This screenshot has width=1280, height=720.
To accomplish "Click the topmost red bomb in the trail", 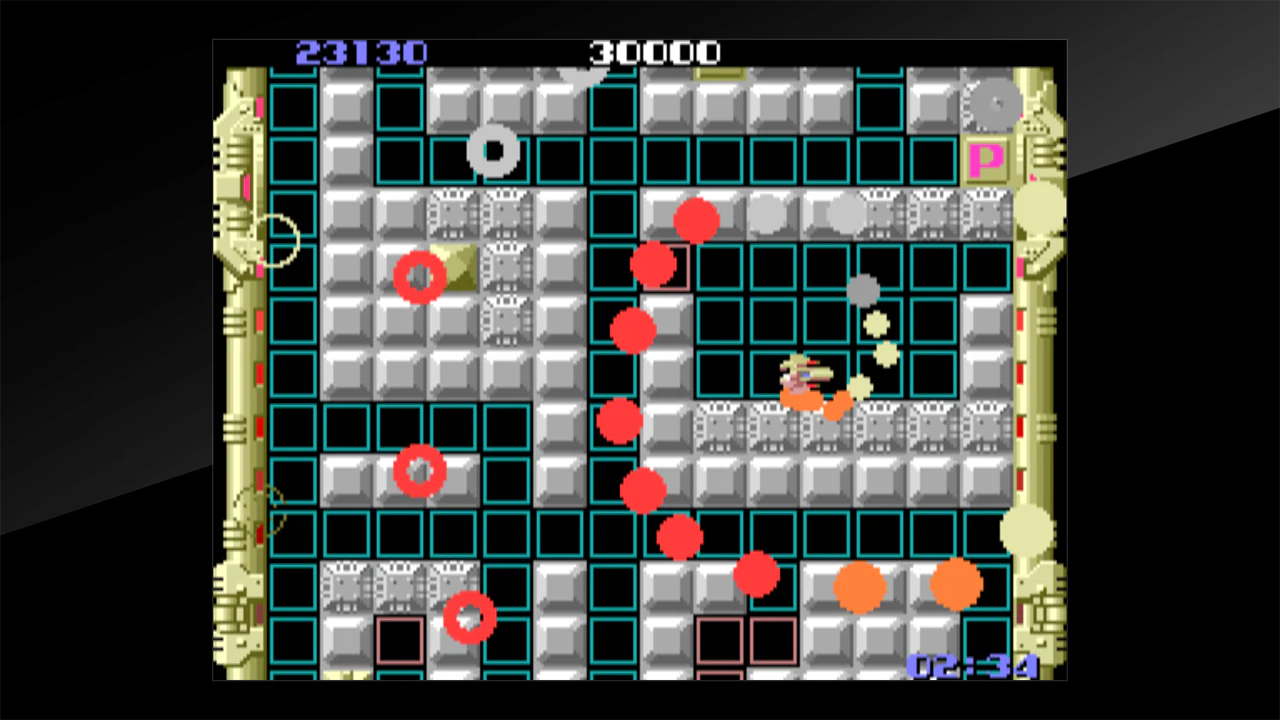I will pos(695,218).
